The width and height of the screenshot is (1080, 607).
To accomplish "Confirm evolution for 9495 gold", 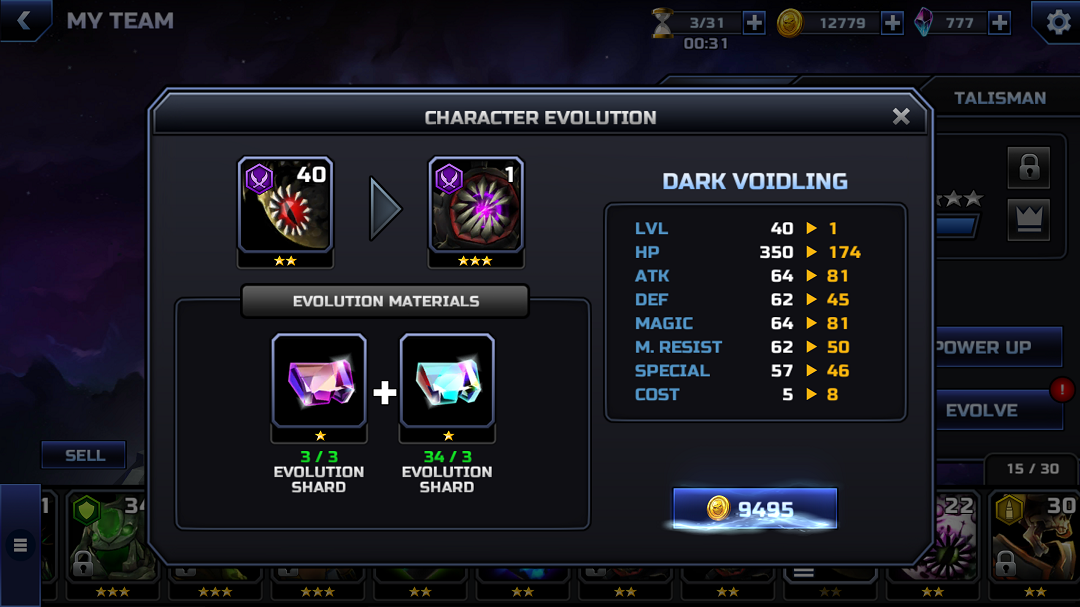I will [x=754, y=509].
